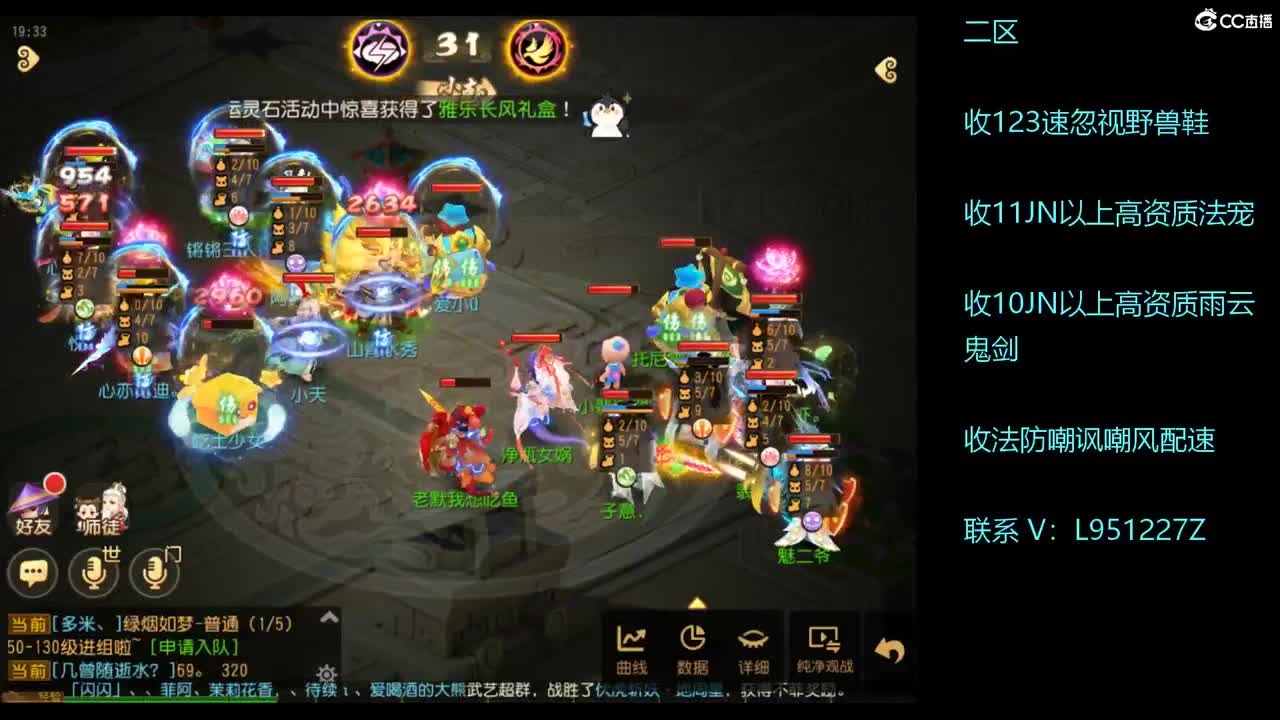Click 申请入队 to apply to join the team
The height and width of the screenshot is (720, 1280).
pyautogui.click(x=193, y=647)
